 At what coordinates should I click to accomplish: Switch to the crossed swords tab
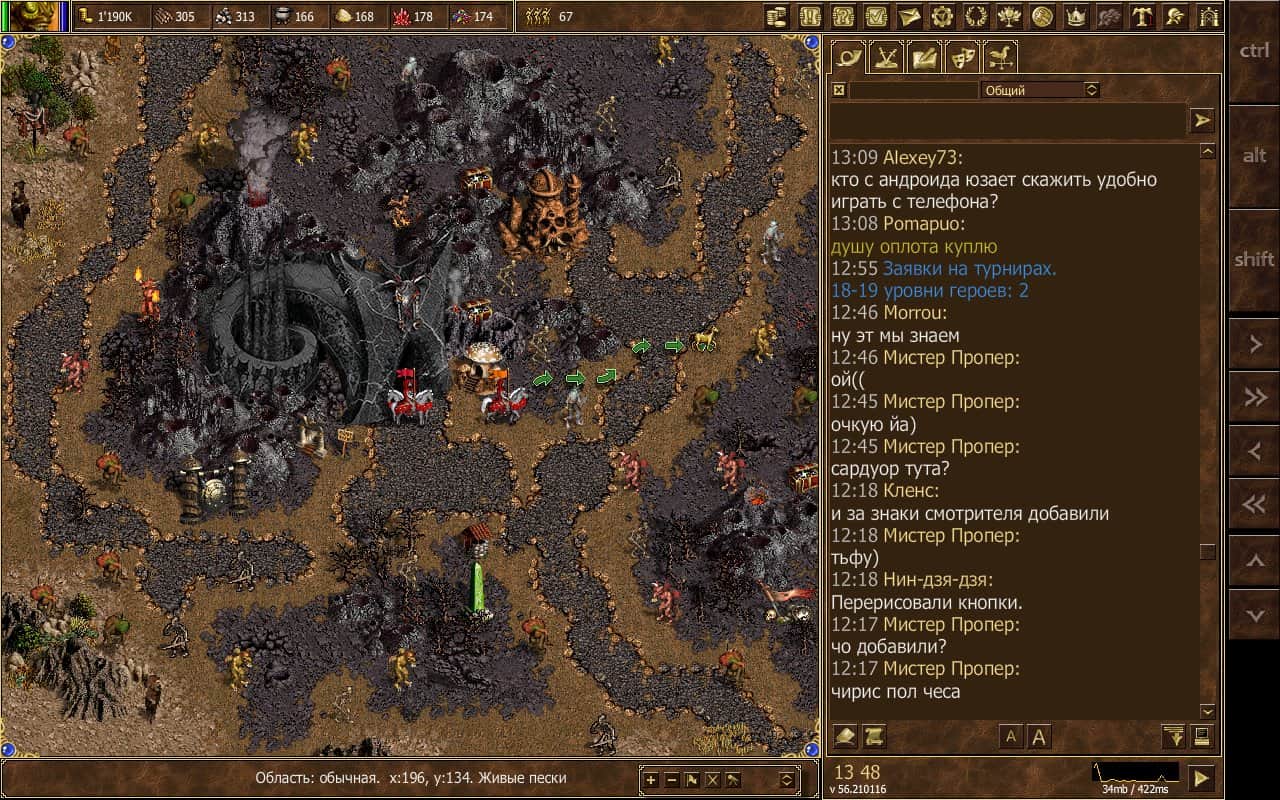click(887, 57)
